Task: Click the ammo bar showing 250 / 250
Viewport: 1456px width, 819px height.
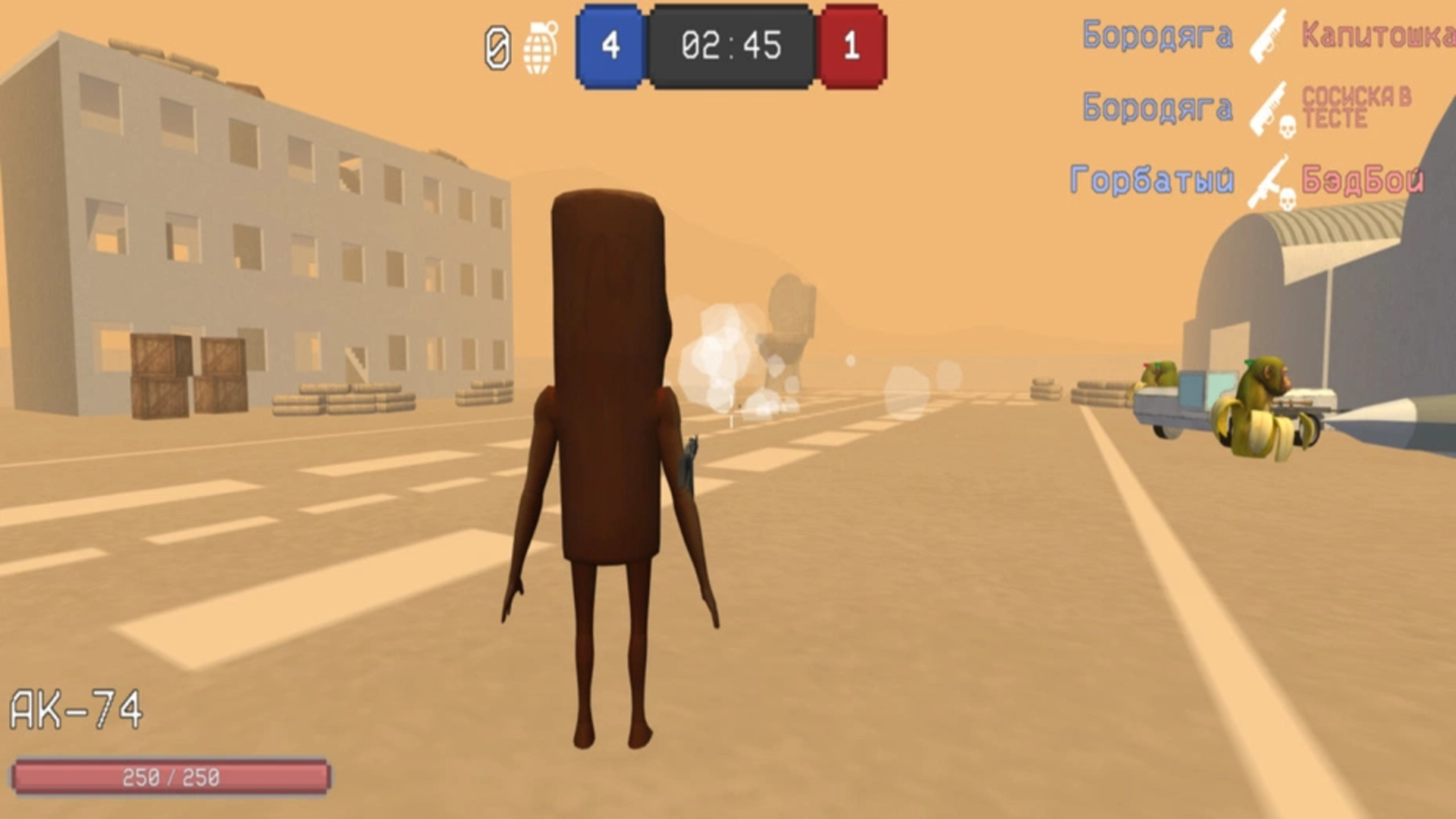Action: click(171, 776)
